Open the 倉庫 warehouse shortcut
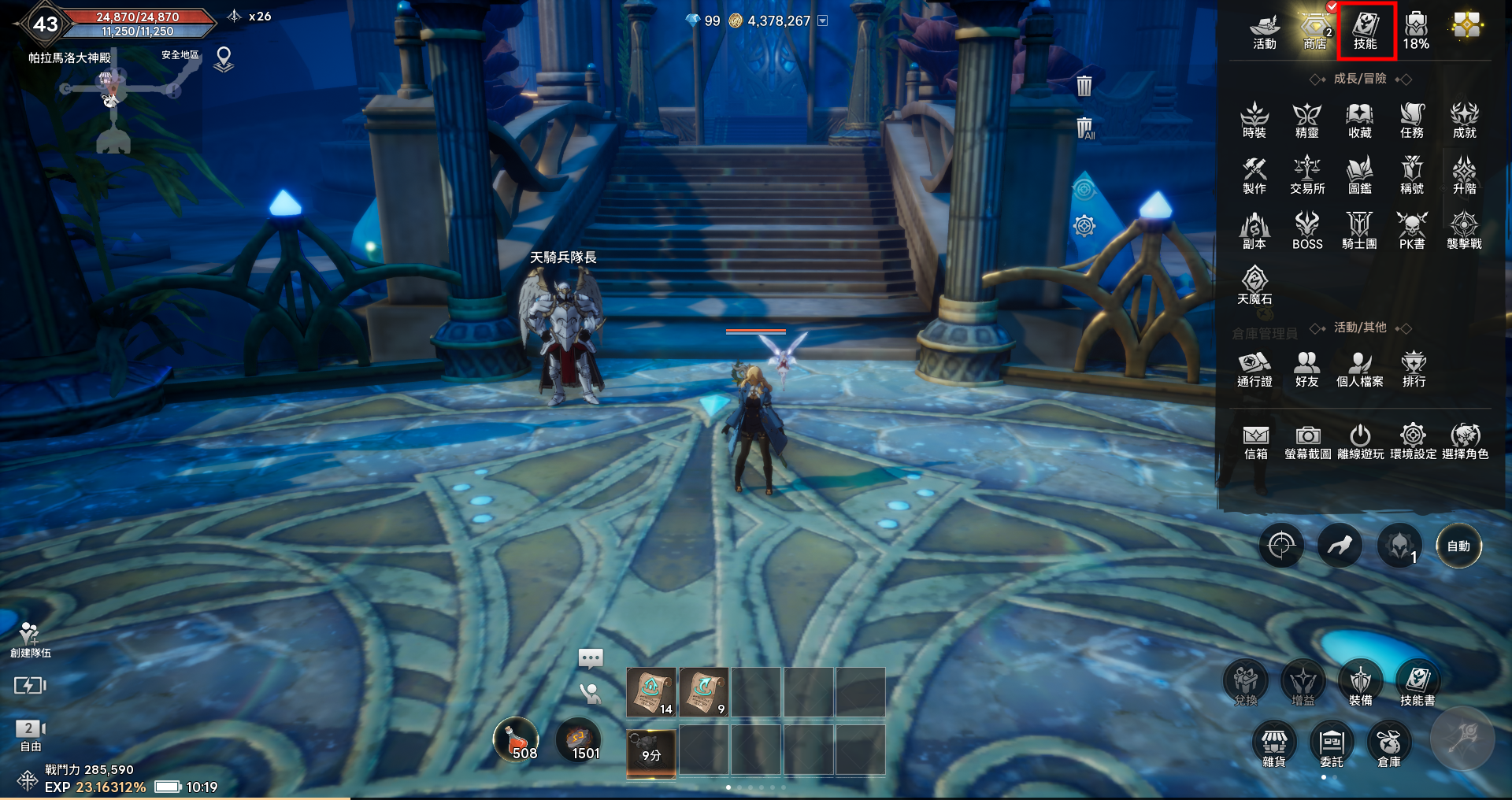 pos(1389,746)
